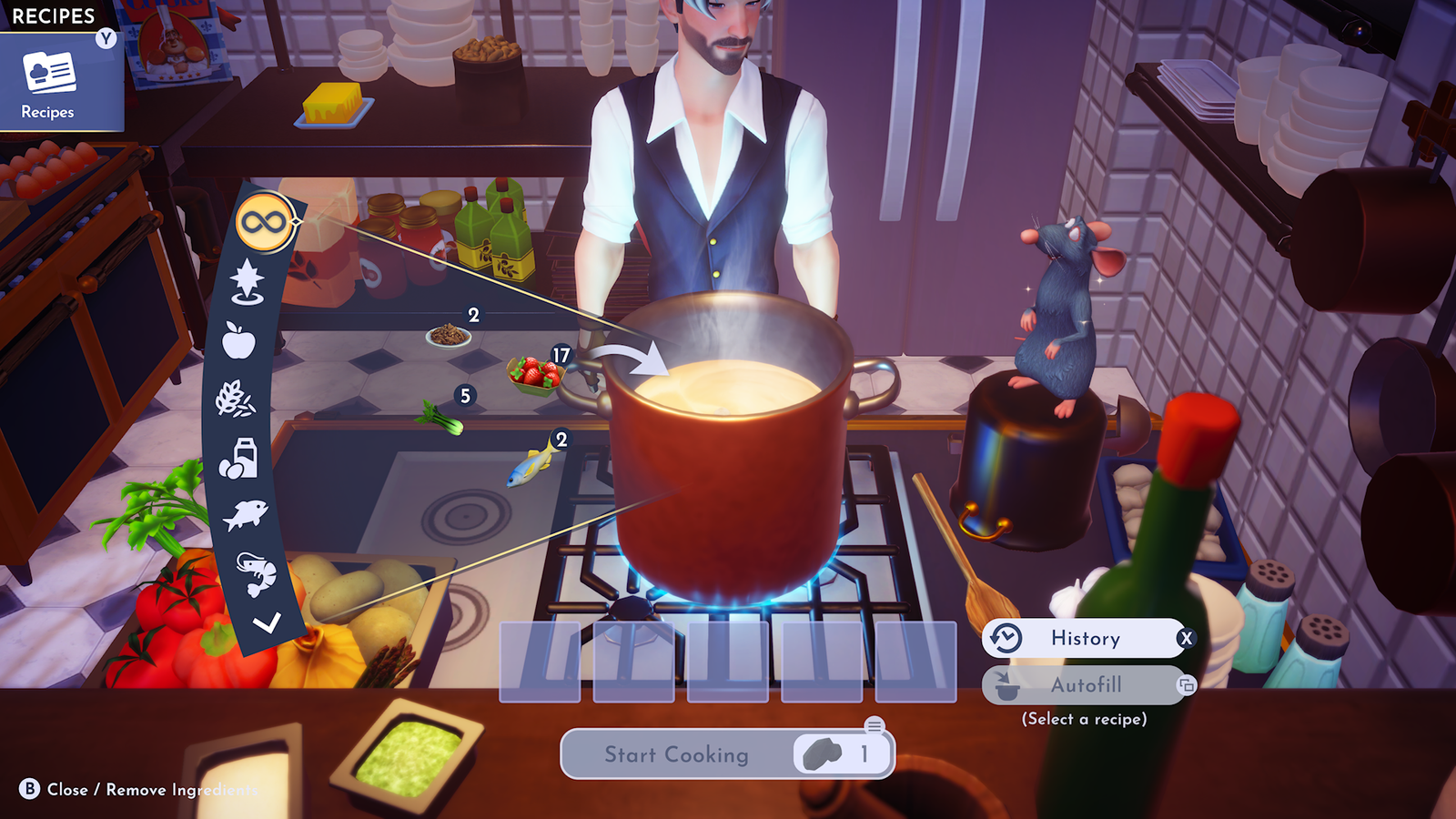Pick the yellow fish ingredient
Screen dimensions: 1456x819
[533, 466]
